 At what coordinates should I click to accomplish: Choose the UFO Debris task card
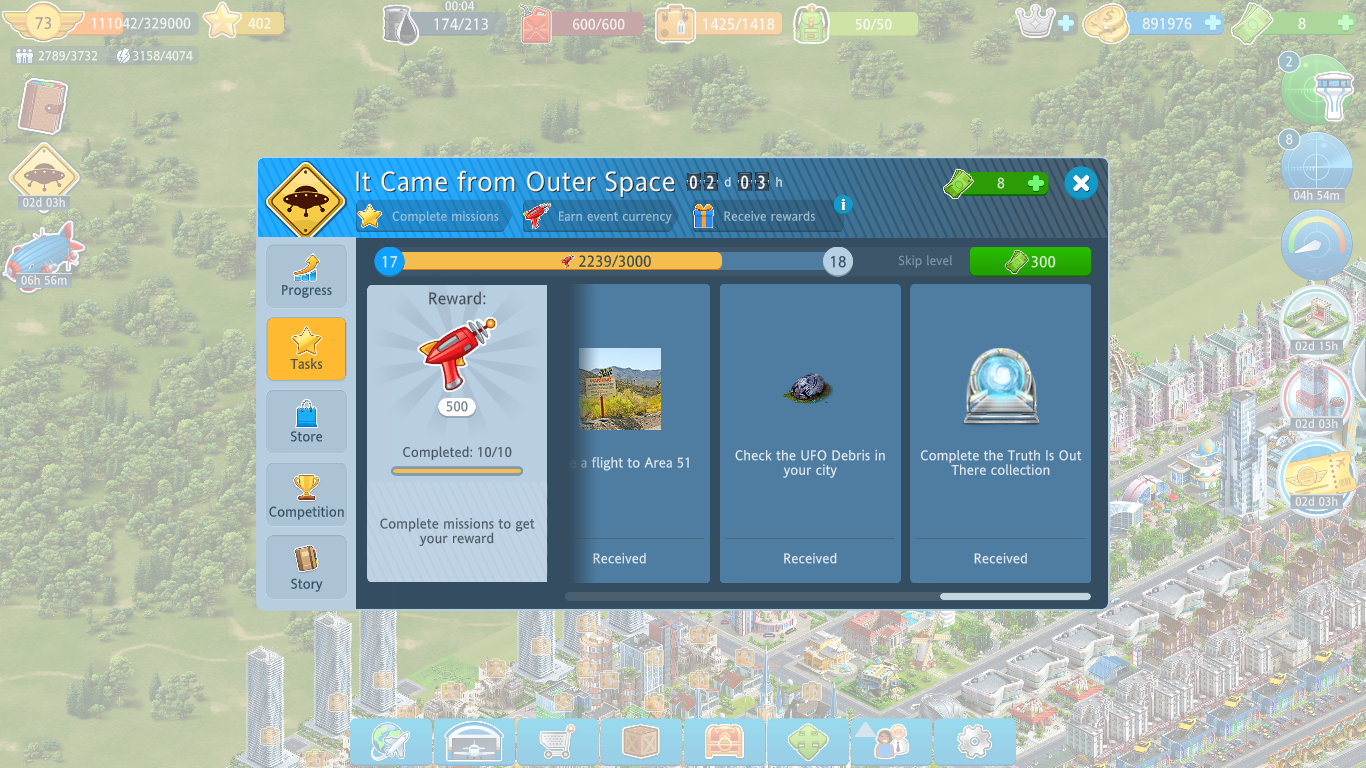click(x=810, y=433)
